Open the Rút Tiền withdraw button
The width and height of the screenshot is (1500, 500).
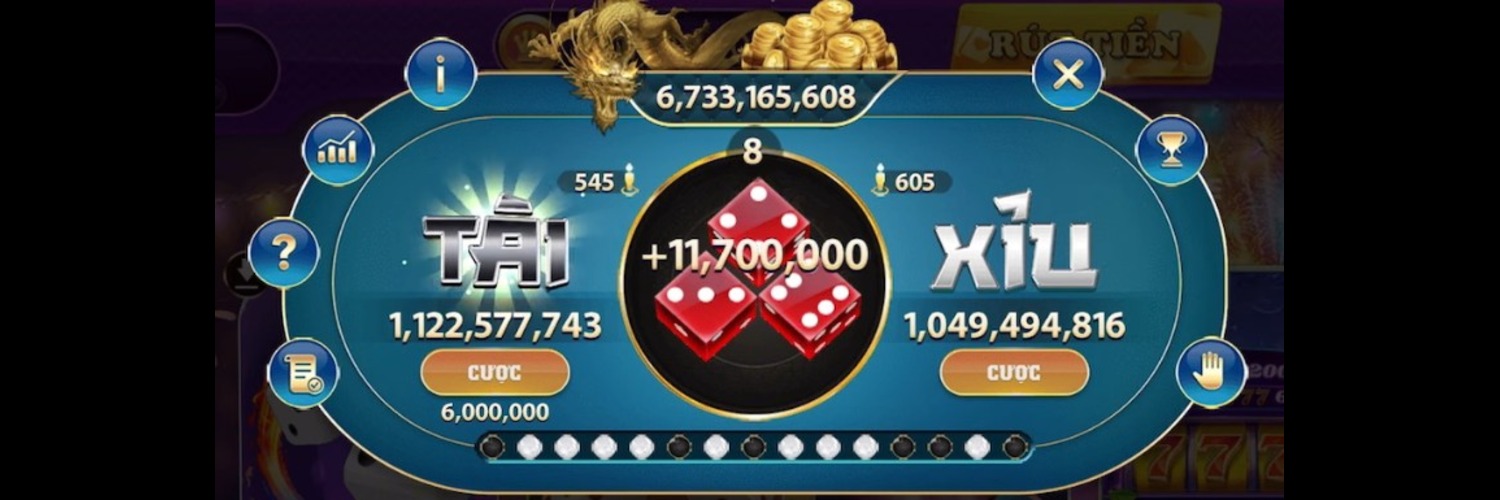click(x=1086, y=43)
